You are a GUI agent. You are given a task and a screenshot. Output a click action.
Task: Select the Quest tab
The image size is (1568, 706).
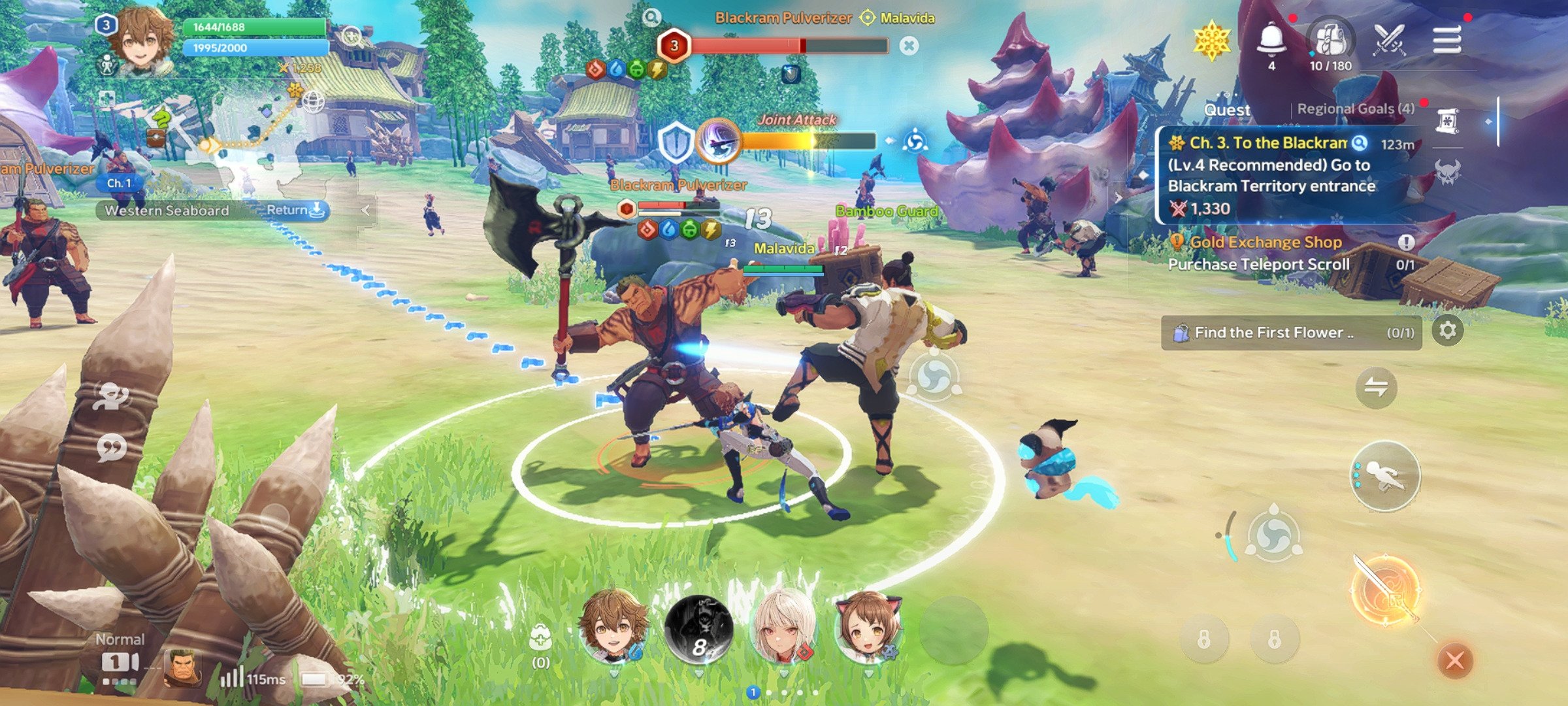tap(1227, 110)
